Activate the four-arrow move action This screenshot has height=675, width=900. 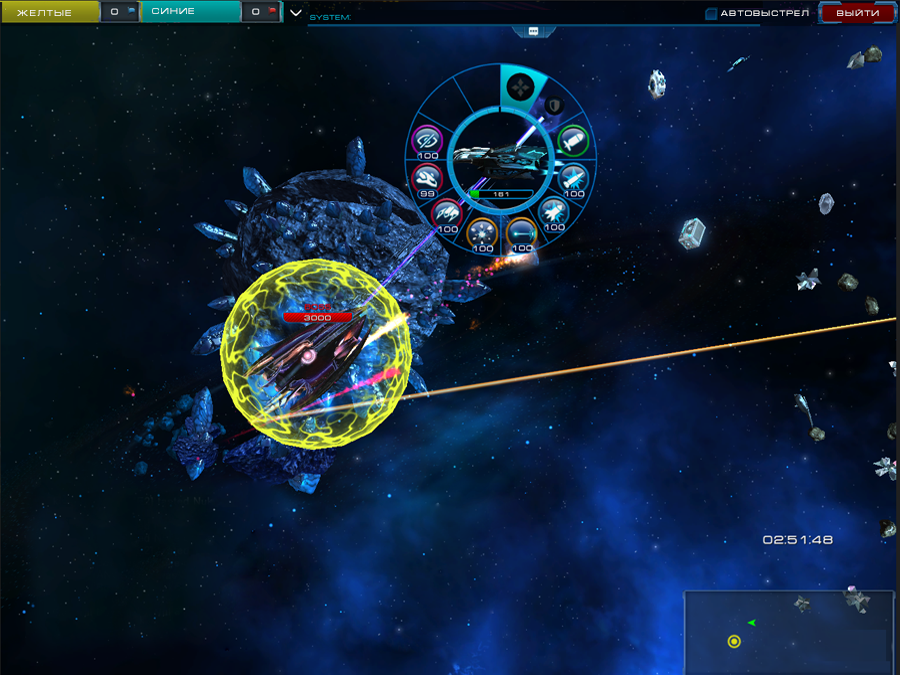pyautogui.click(x=521, y=87)
